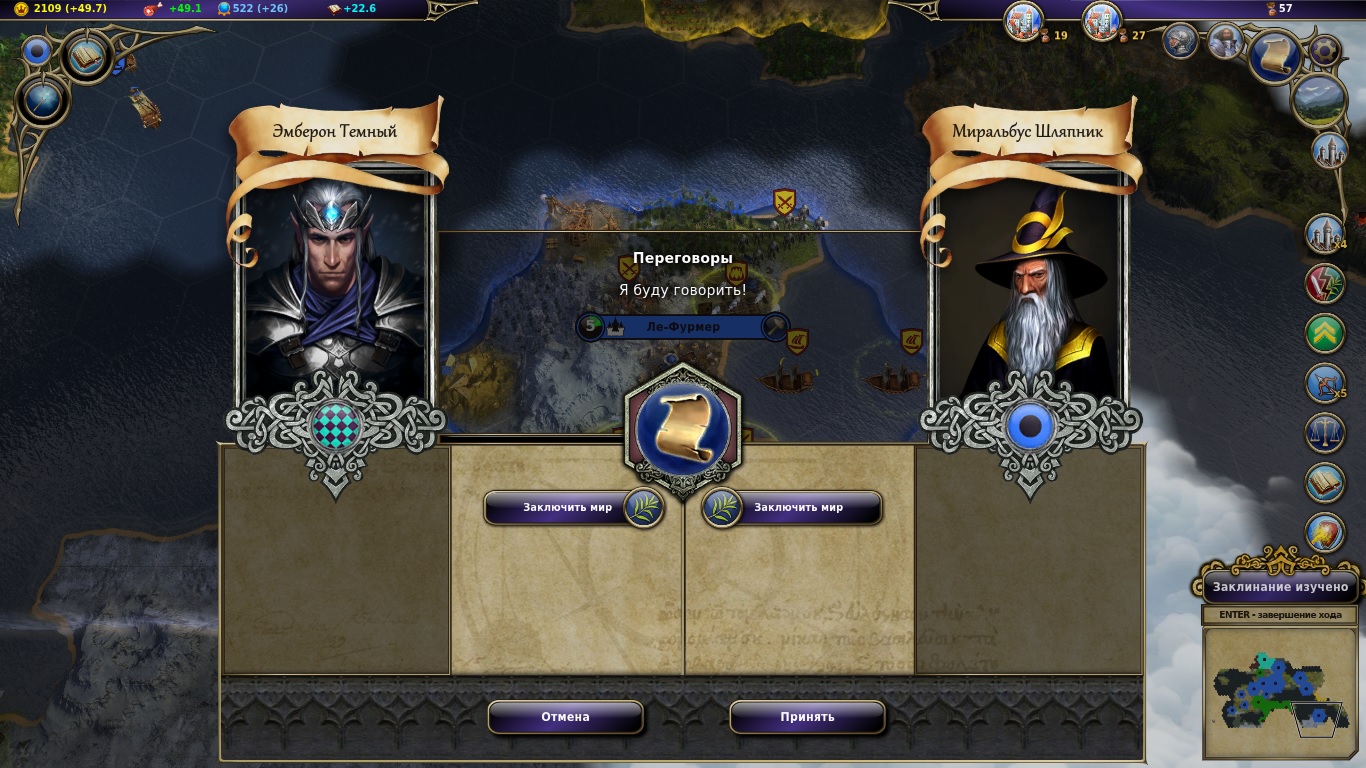The image size is (1366, 768).
Task: Choose the right Заключить мир peace offer
Action: coord(793,508)
